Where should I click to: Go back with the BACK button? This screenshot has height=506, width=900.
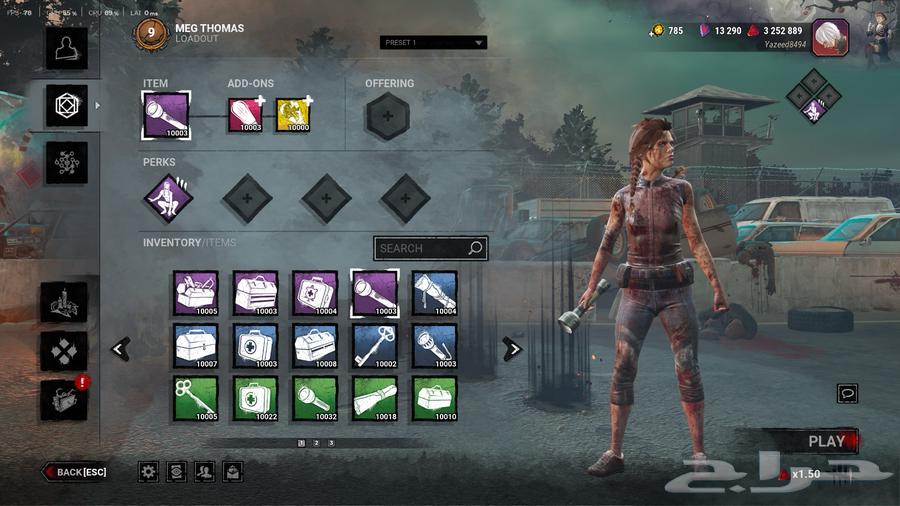tap(76, 472)
